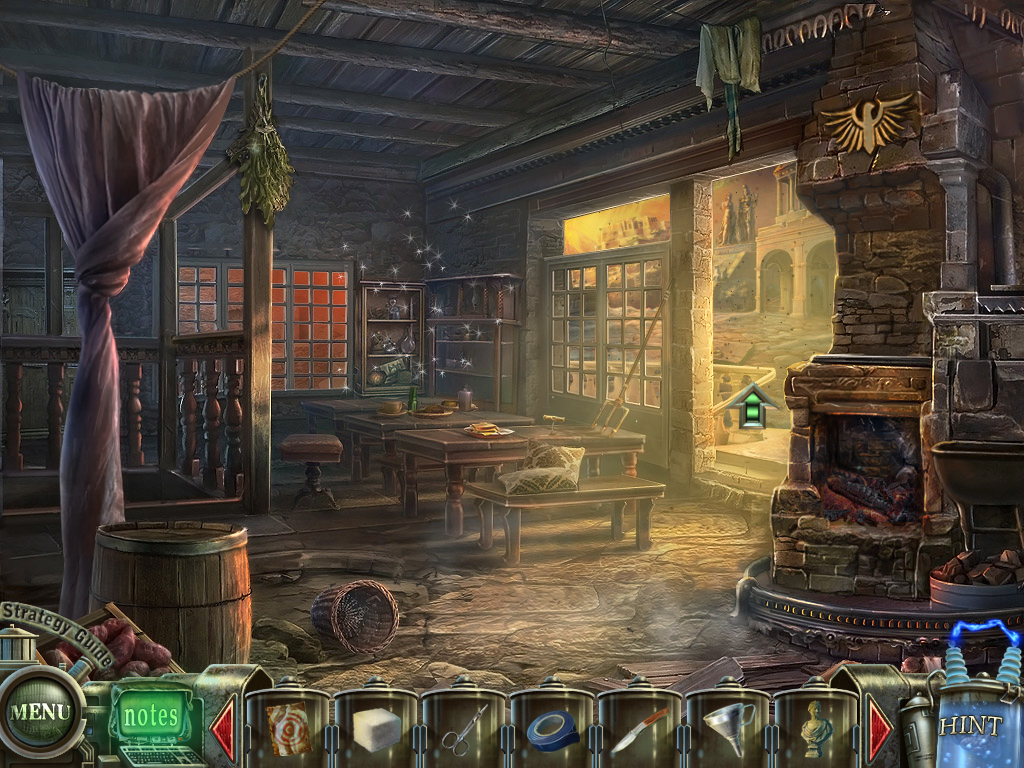Choose the metal funnel item
This screenshot has width=1024, height=768.
[728, 728]
